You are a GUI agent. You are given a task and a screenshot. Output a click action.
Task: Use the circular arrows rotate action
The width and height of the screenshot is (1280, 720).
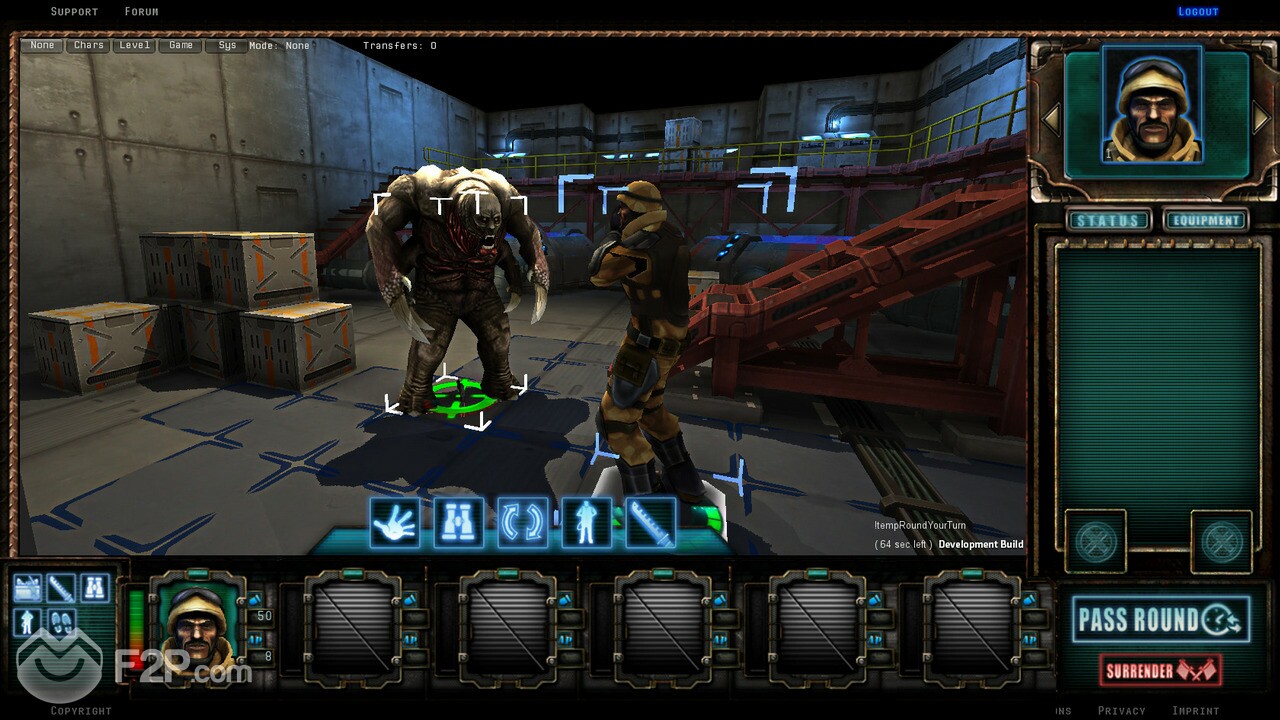coord(523,522)
